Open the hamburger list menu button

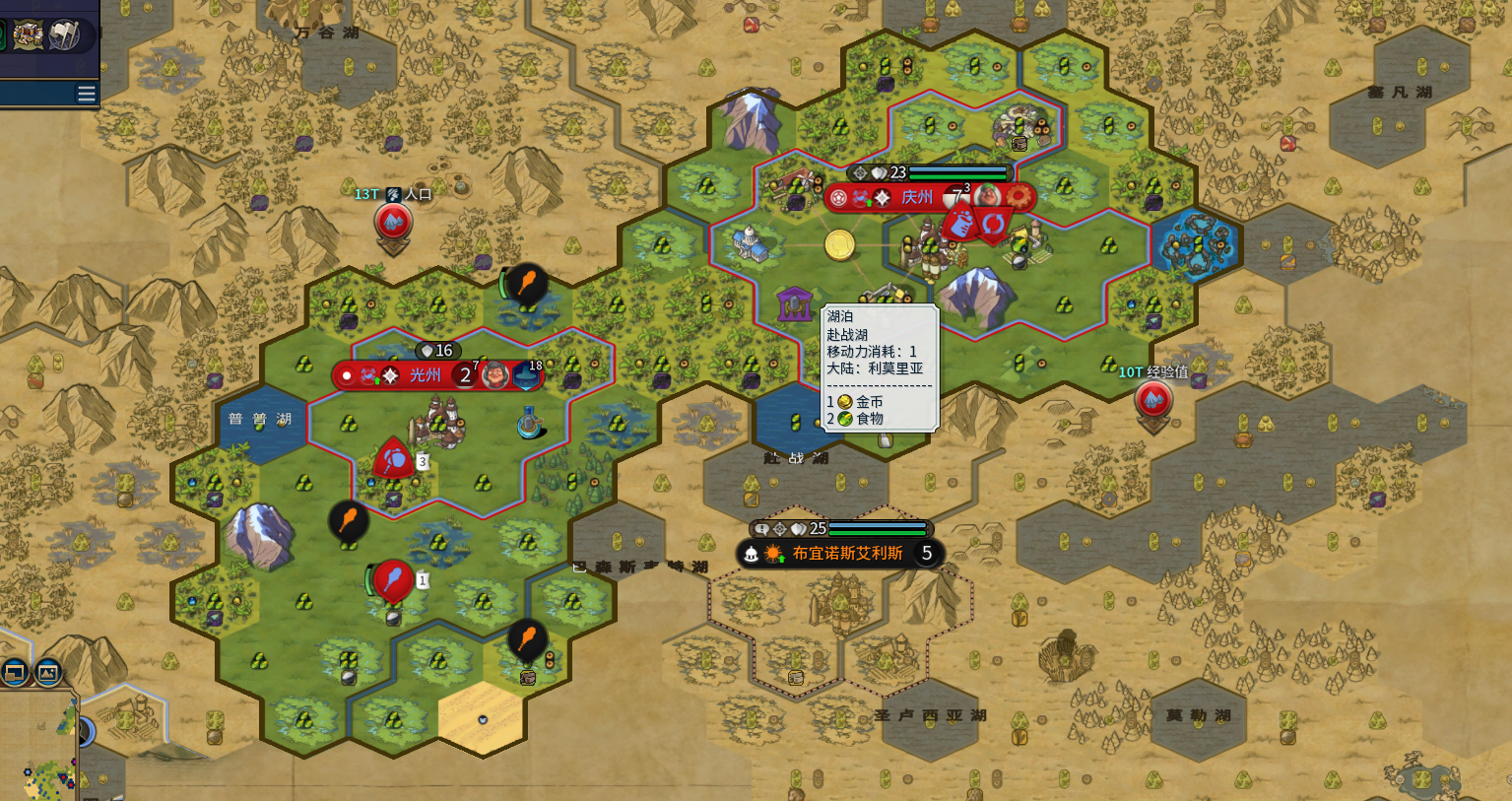87,94
